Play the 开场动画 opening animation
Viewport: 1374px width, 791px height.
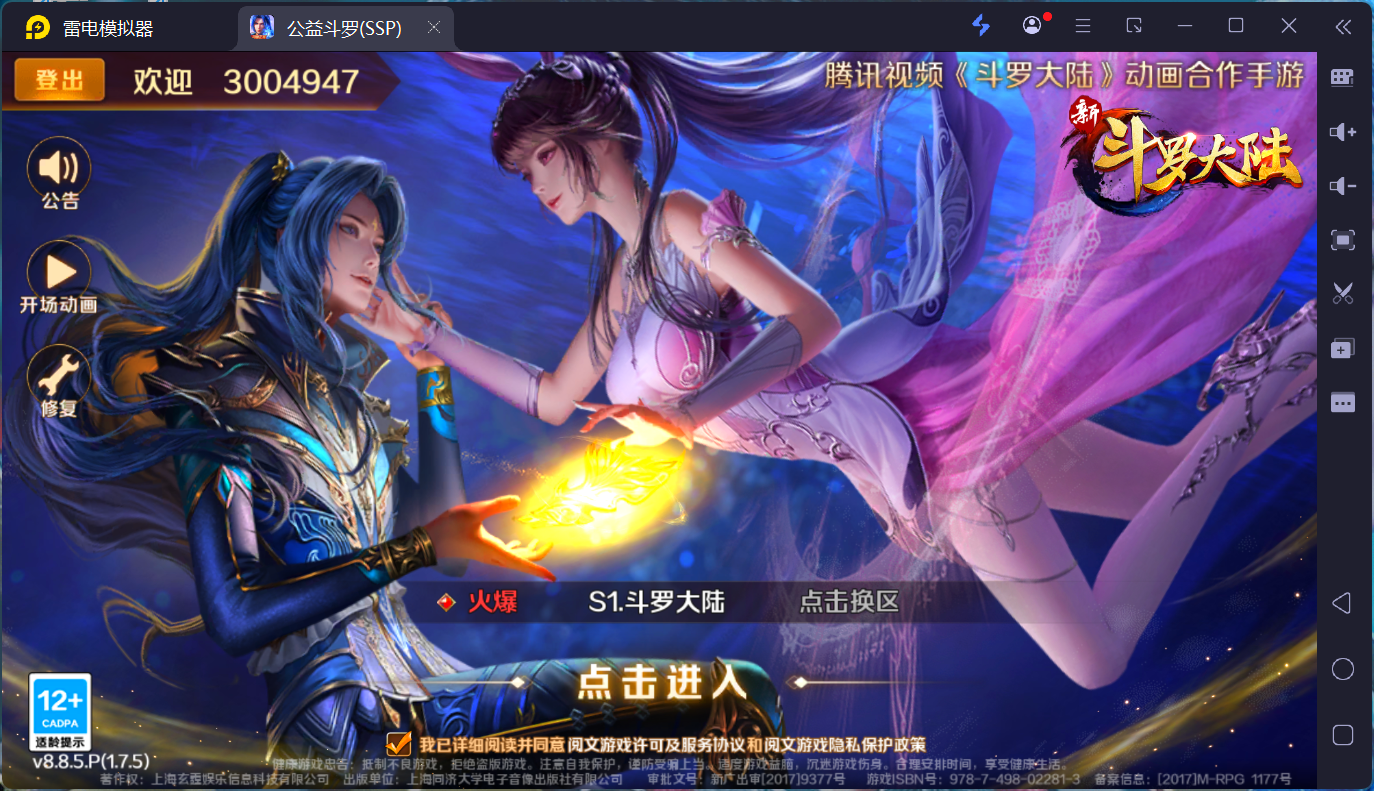(x=58, y=273)
